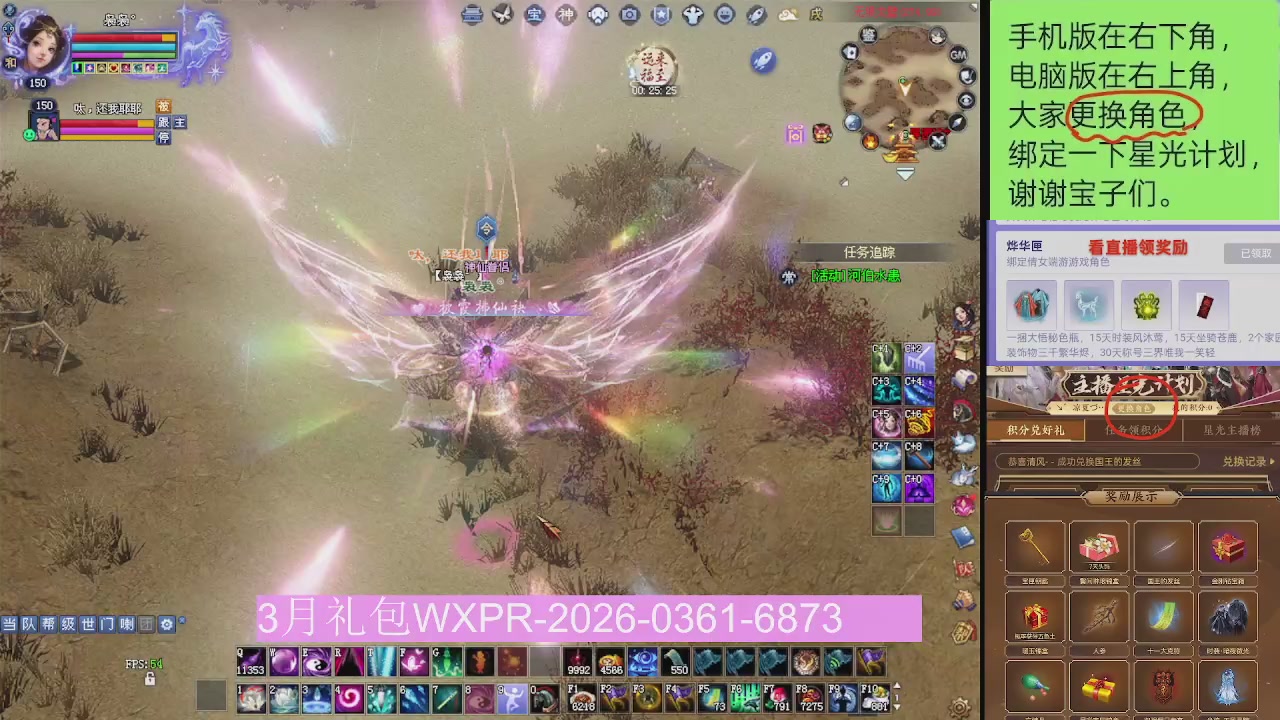Open the 宝 treasure panel from top toolbar
Viewport: 1280px width, 720px height.
[x=533, y=15]
